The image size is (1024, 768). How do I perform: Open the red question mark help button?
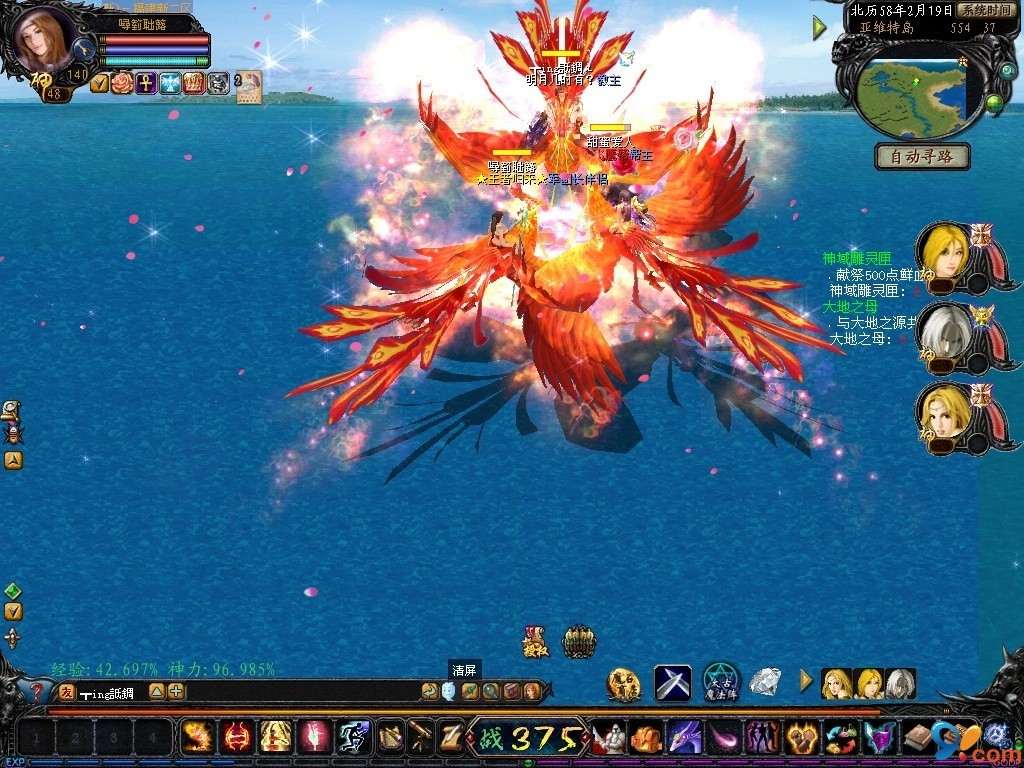pos(37,691)
